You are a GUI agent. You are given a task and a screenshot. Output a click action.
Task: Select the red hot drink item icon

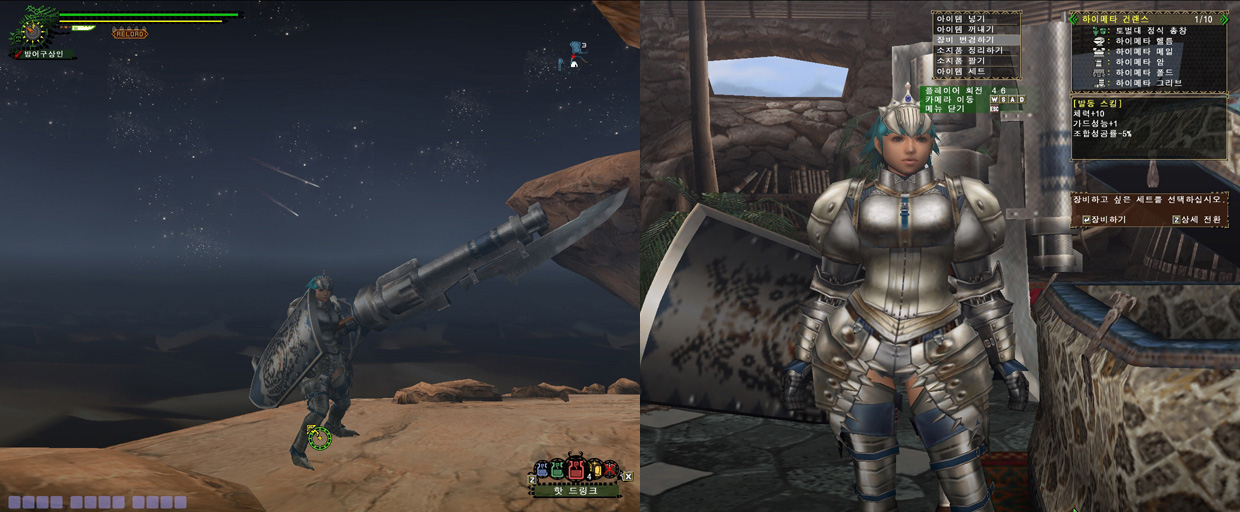[577, 468]
